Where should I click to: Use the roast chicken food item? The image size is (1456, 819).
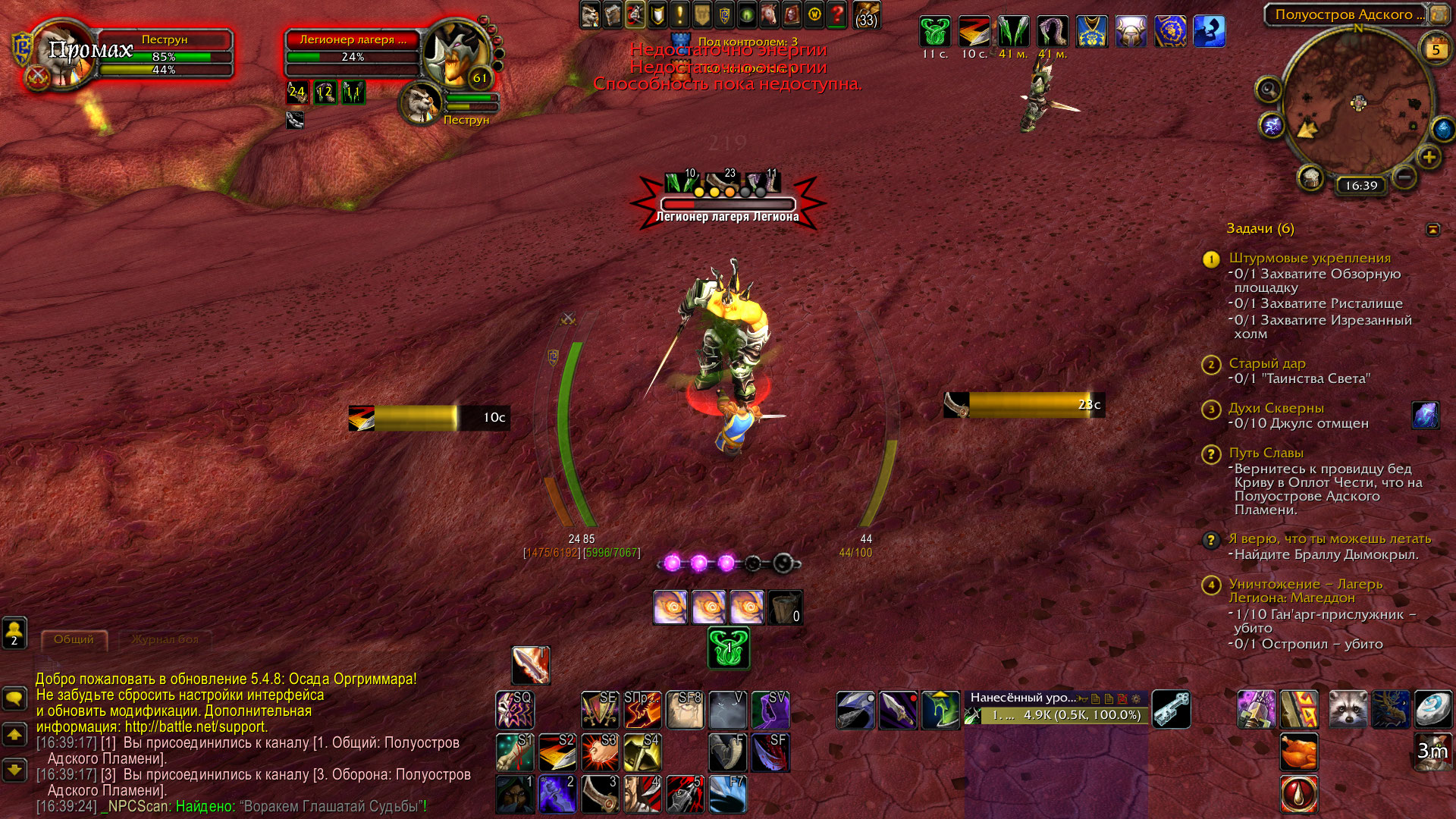click(1298, 752)
